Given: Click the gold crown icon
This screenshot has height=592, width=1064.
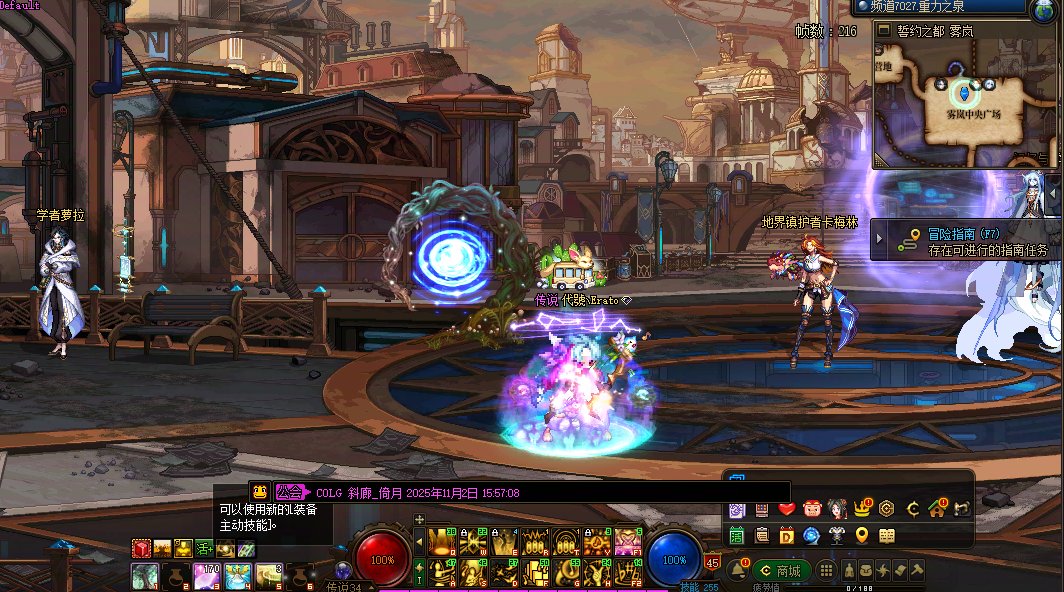Looking at the screenshot, I should [x=862, y=509].
